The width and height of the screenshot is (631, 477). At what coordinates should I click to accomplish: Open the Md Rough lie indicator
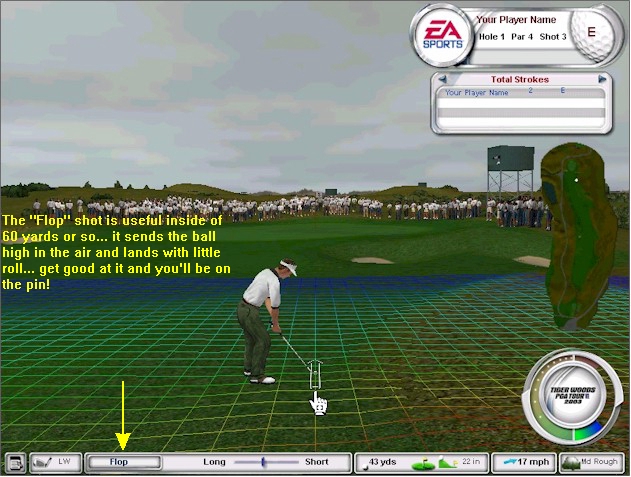(x=592, y=463)
